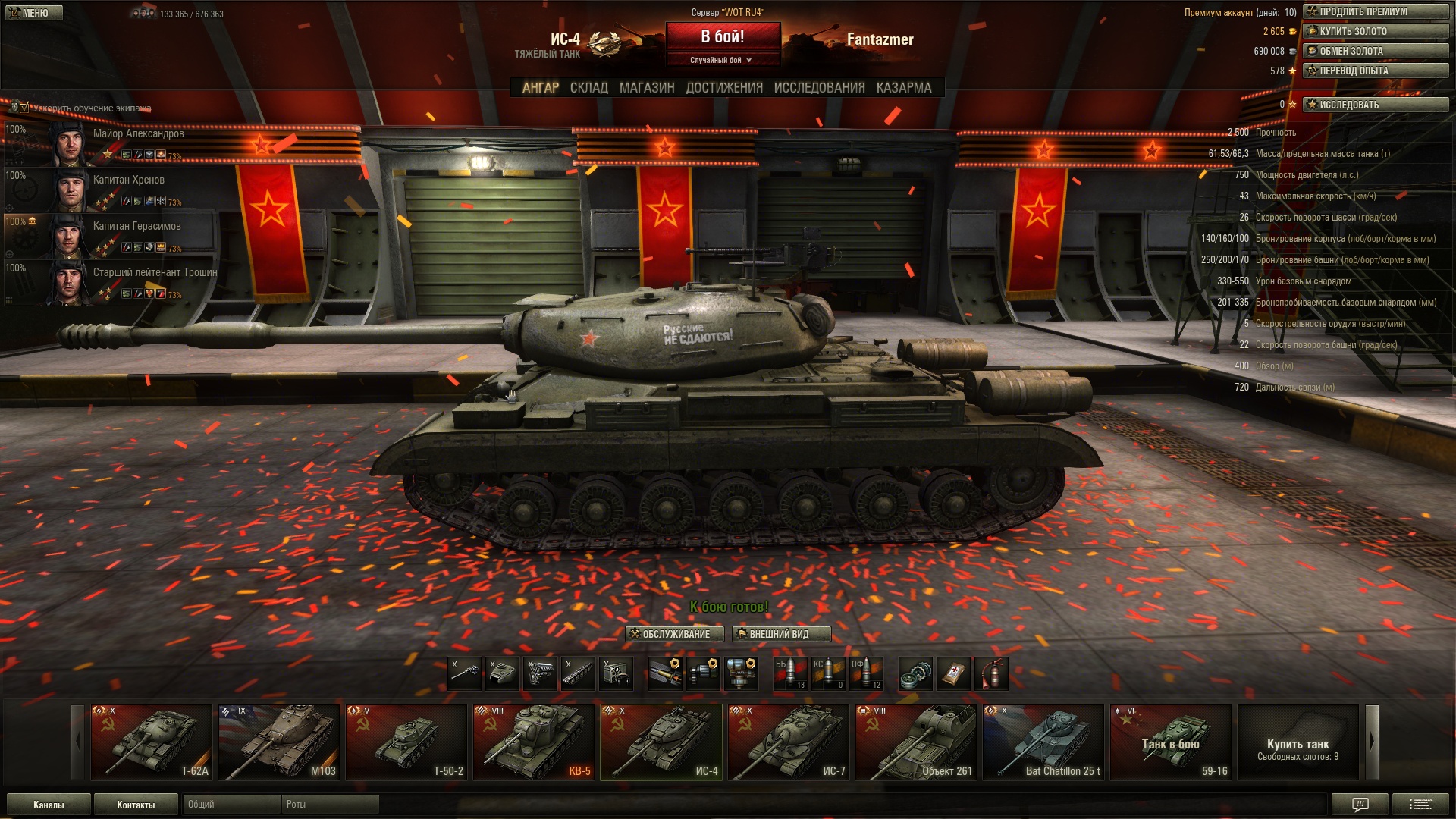This screenshot has width=1456, height=819.
Task: Open the ВНЕШНИЙ ВИД customization
Action: 781,634
